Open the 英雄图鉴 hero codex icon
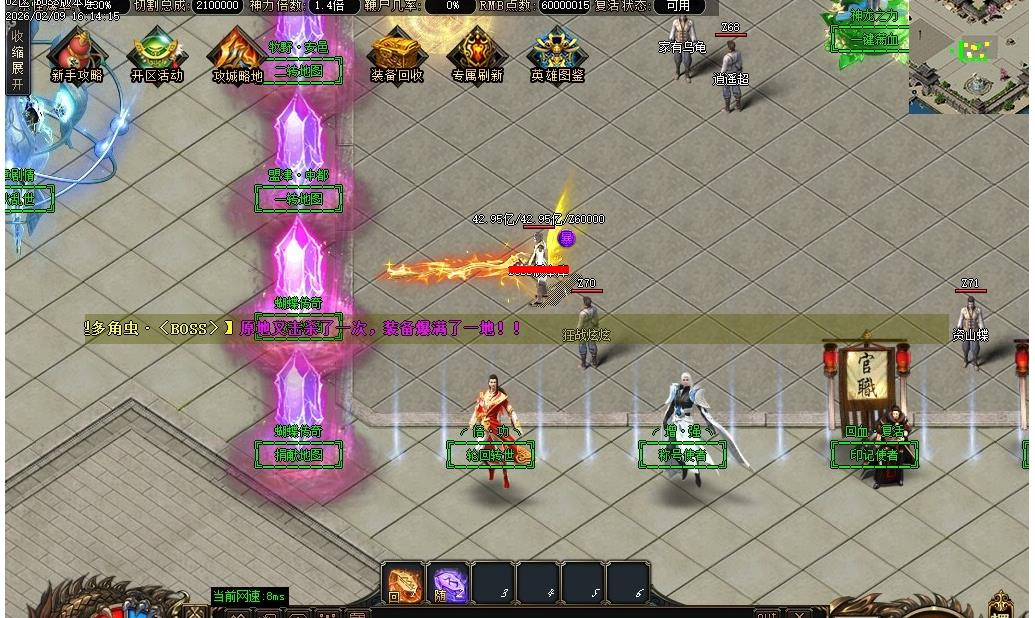The height and width of the screenshot is (618, 1035). click(557, 54)
